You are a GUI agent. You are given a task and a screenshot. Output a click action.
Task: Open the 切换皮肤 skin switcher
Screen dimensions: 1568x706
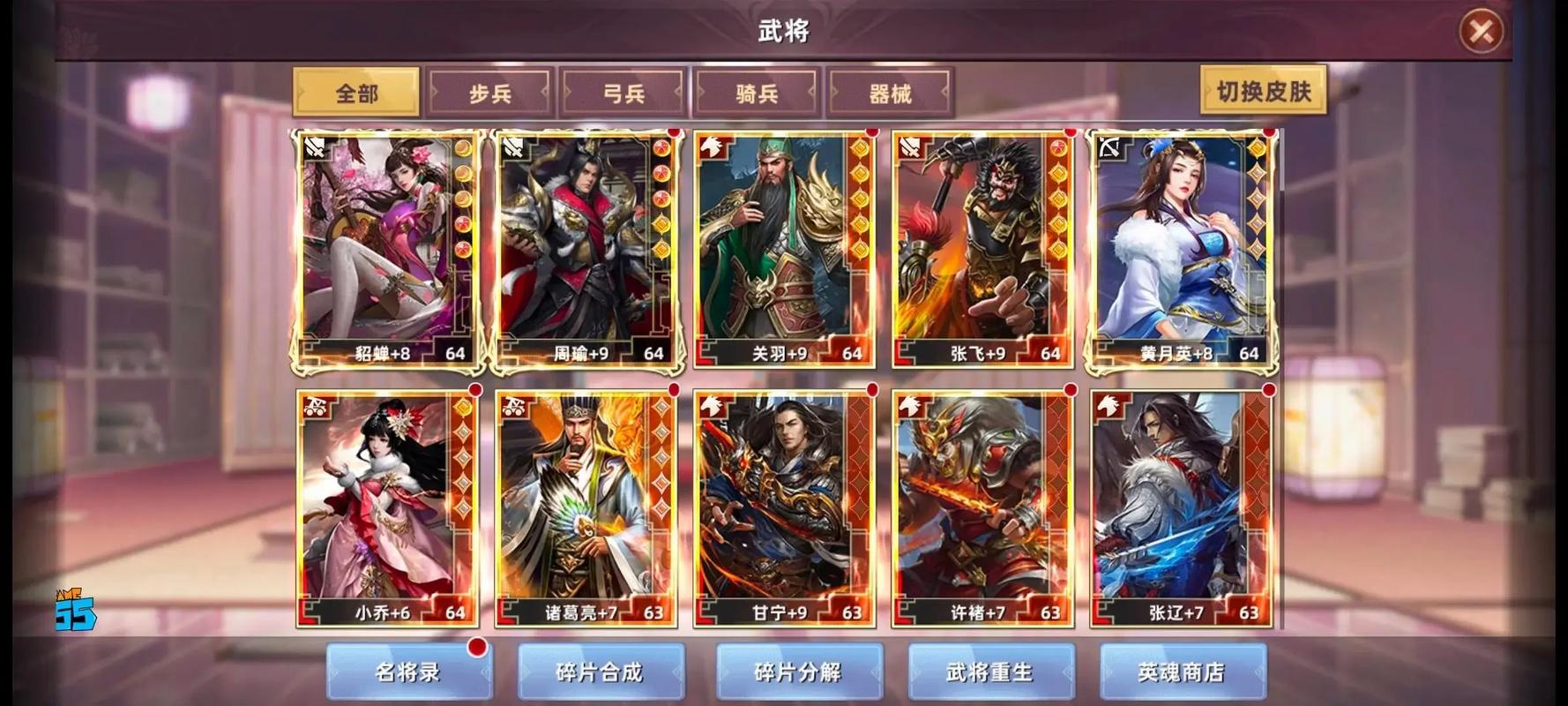coord(1264,91)
